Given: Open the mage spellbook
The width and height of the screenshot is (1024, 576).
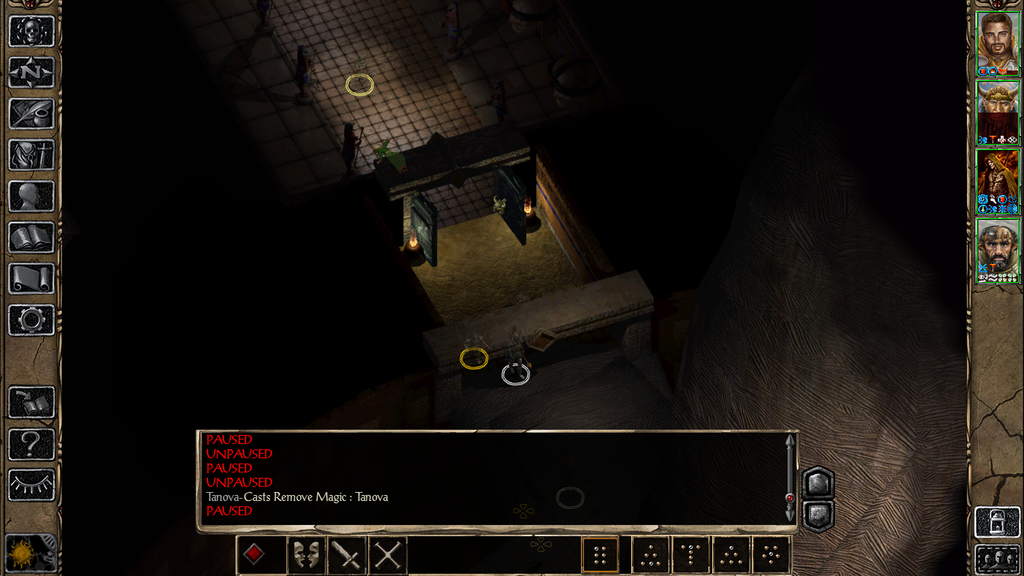Looking at the screenshot, I should pos(31,237).
